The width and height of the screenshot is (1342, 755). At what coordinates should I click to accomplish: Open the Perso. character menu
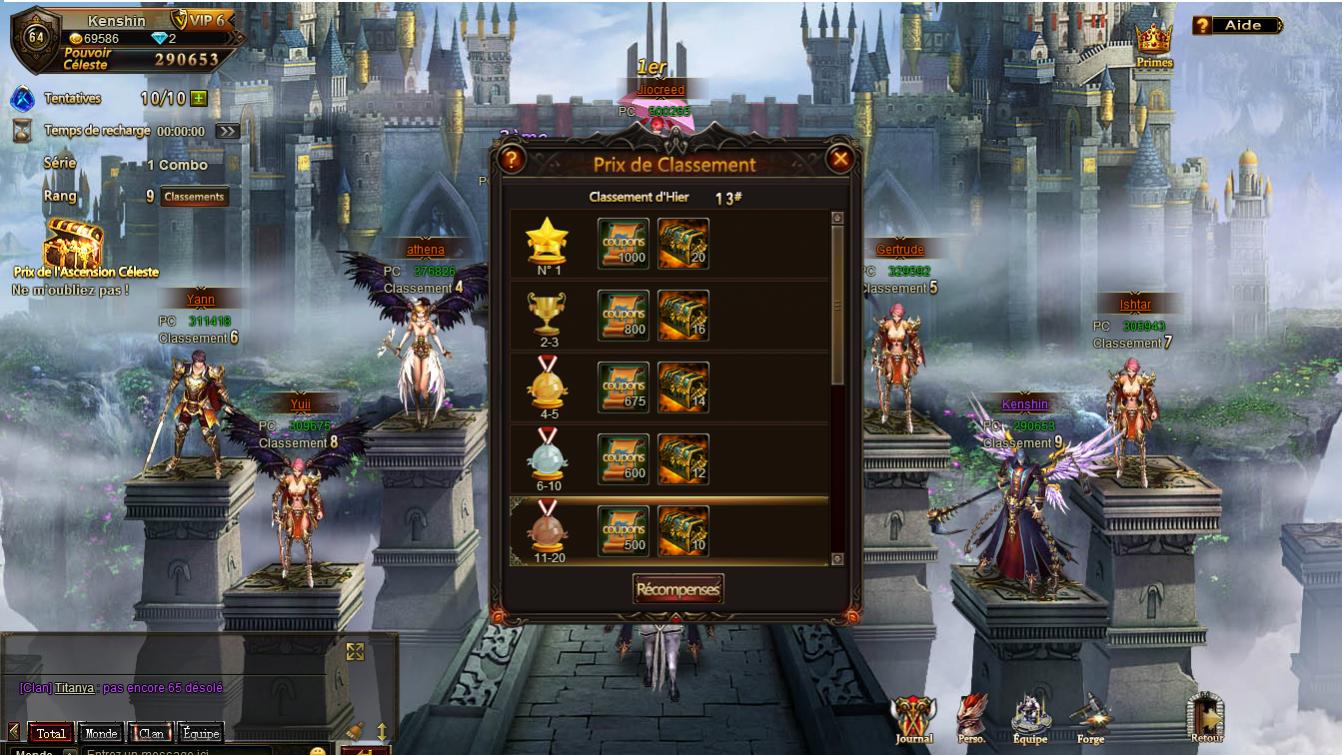pos(972,719)
